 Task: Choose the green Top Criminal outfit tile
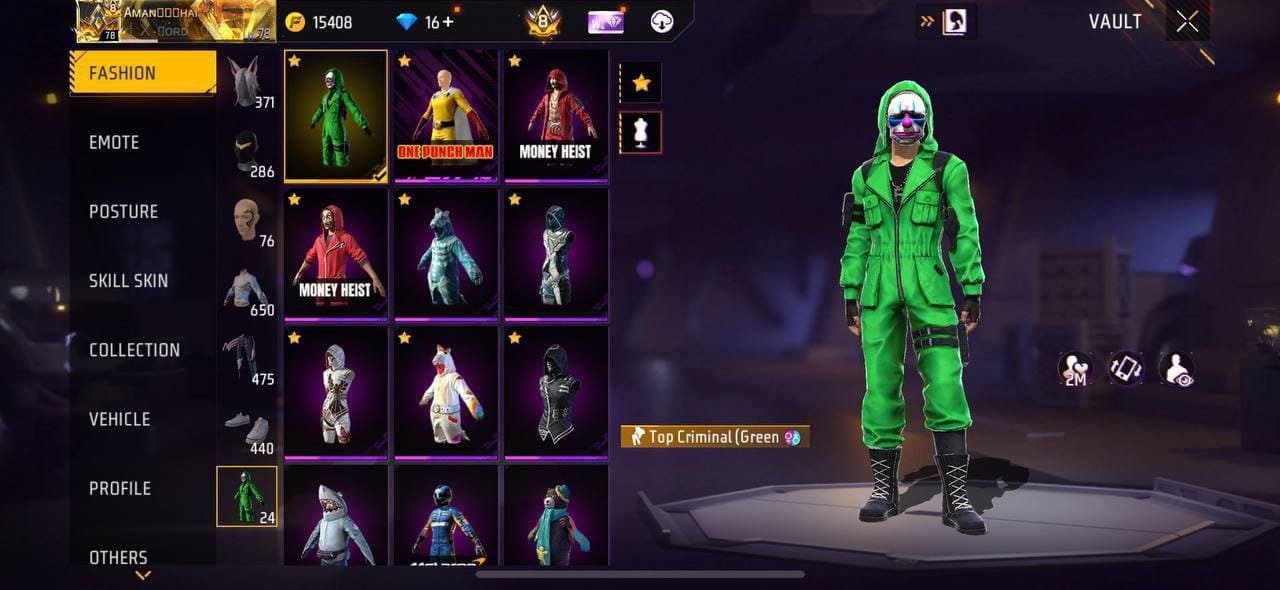(336, 115)
